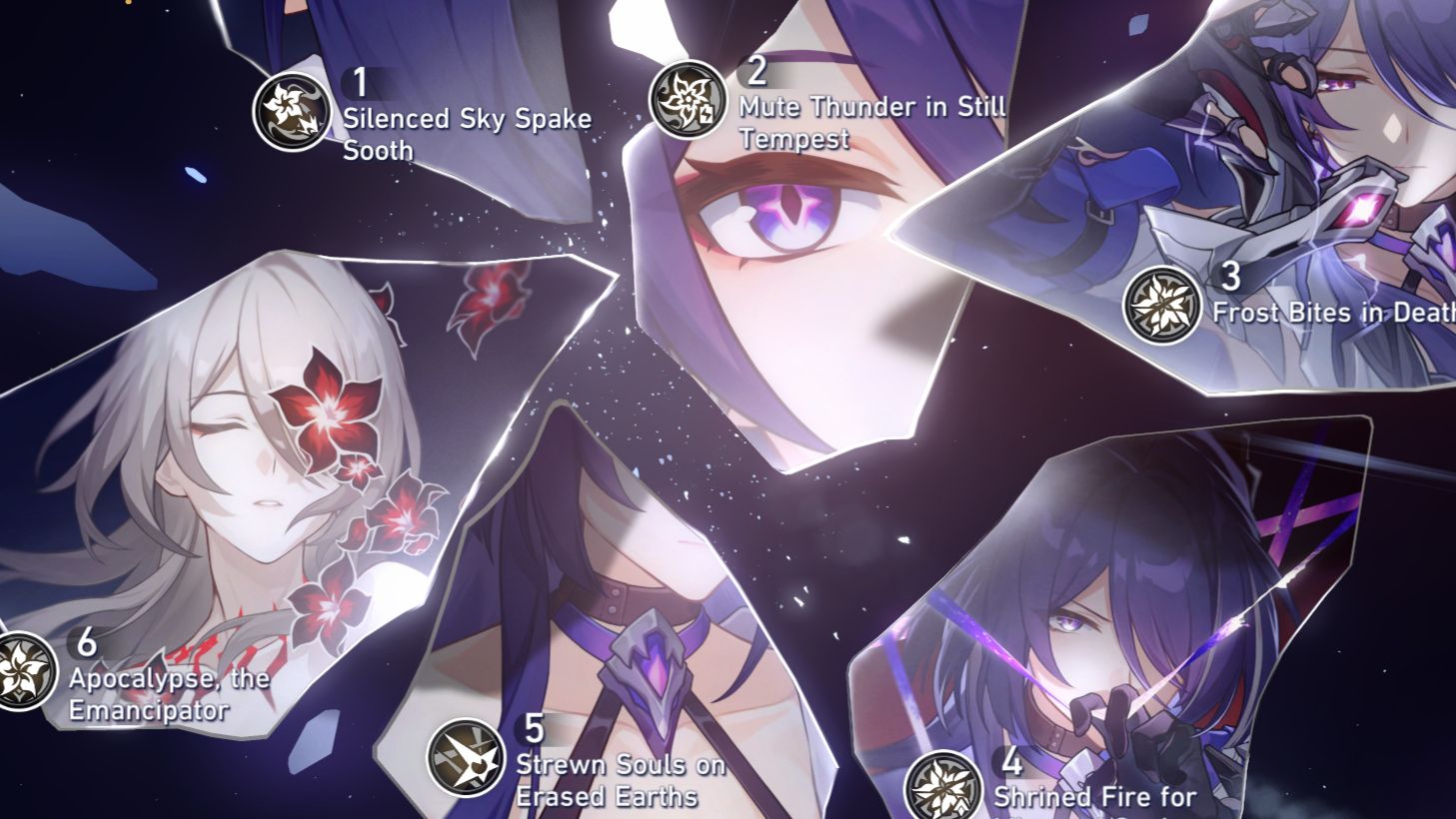Select the numbered badge showing 2

point(756,69)
